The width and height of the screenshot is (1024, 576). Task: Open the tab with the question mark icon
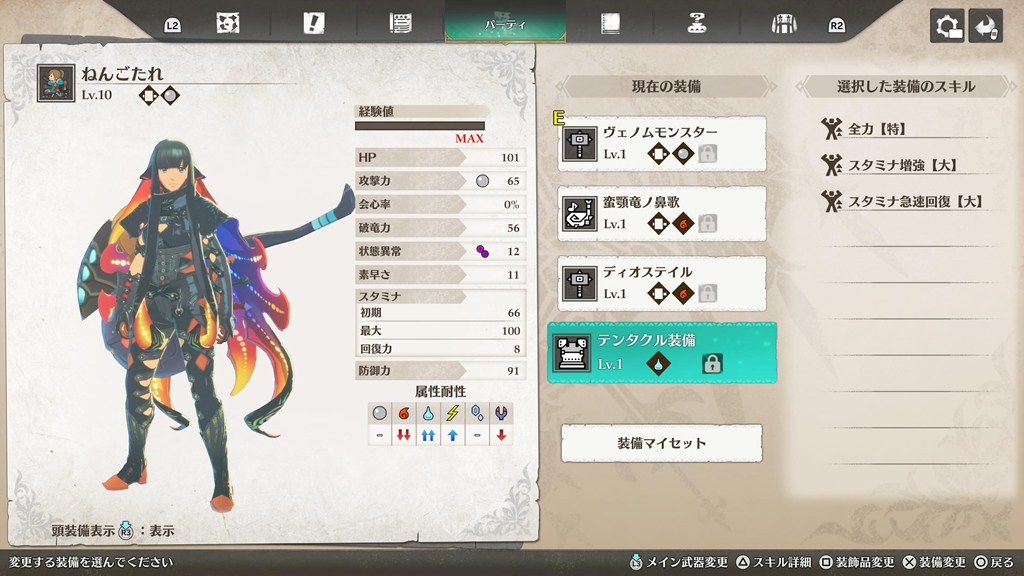697,24
